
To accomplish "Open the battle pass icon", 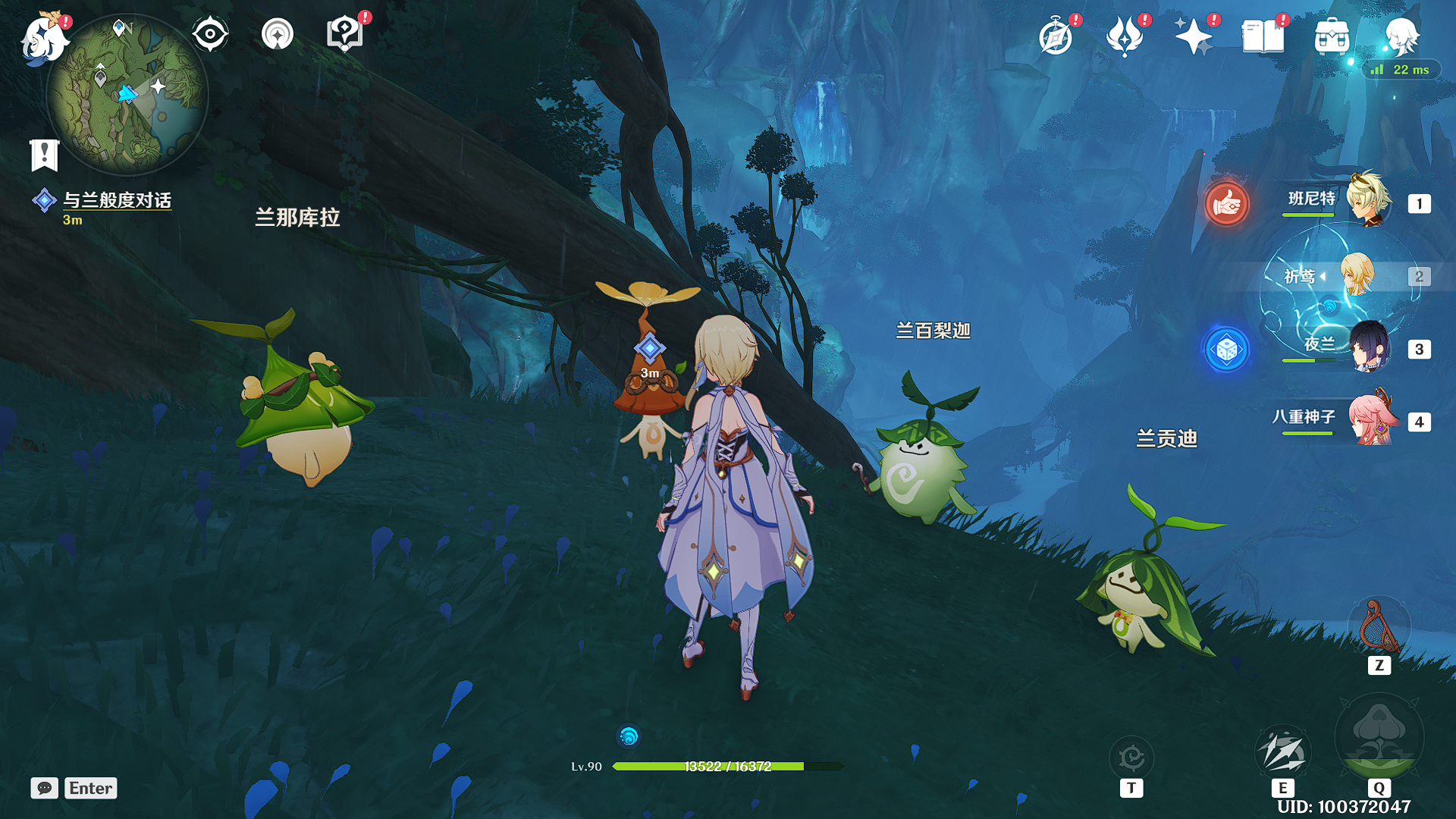I will (1125, 36).
